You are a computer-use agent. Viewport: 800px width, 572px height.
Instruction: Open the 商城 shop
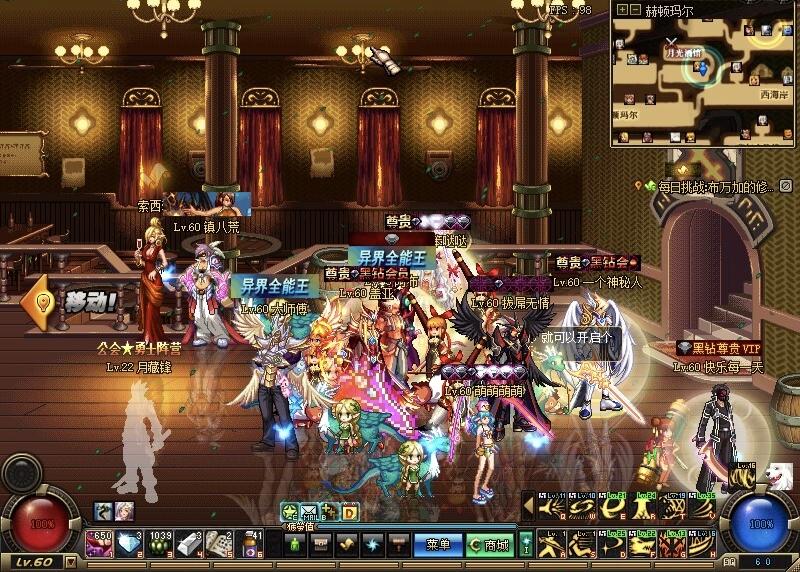click(488, 545)
